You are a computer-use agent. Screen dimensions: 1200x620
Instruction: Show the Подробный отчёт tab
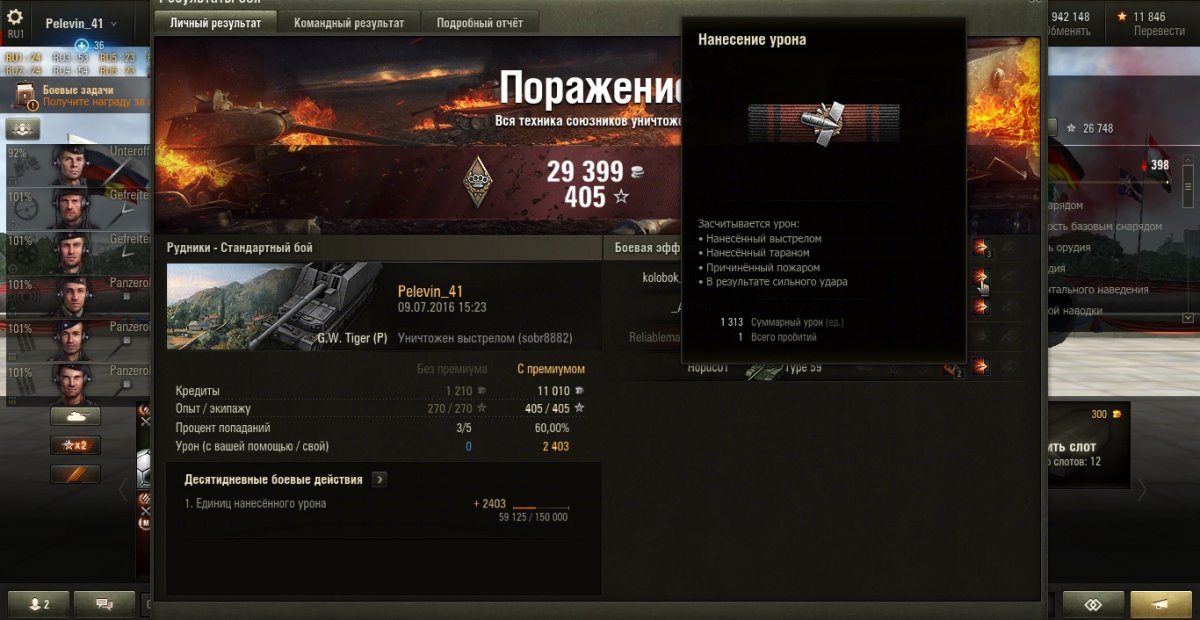479,23
